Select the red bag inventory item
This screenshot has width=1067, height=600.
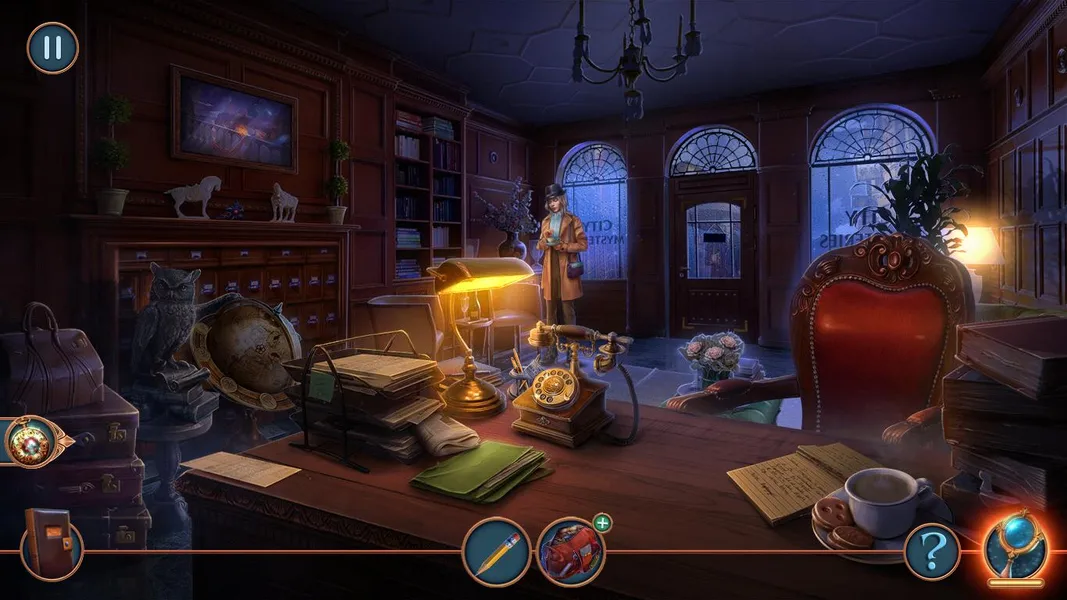click(569, 552)
